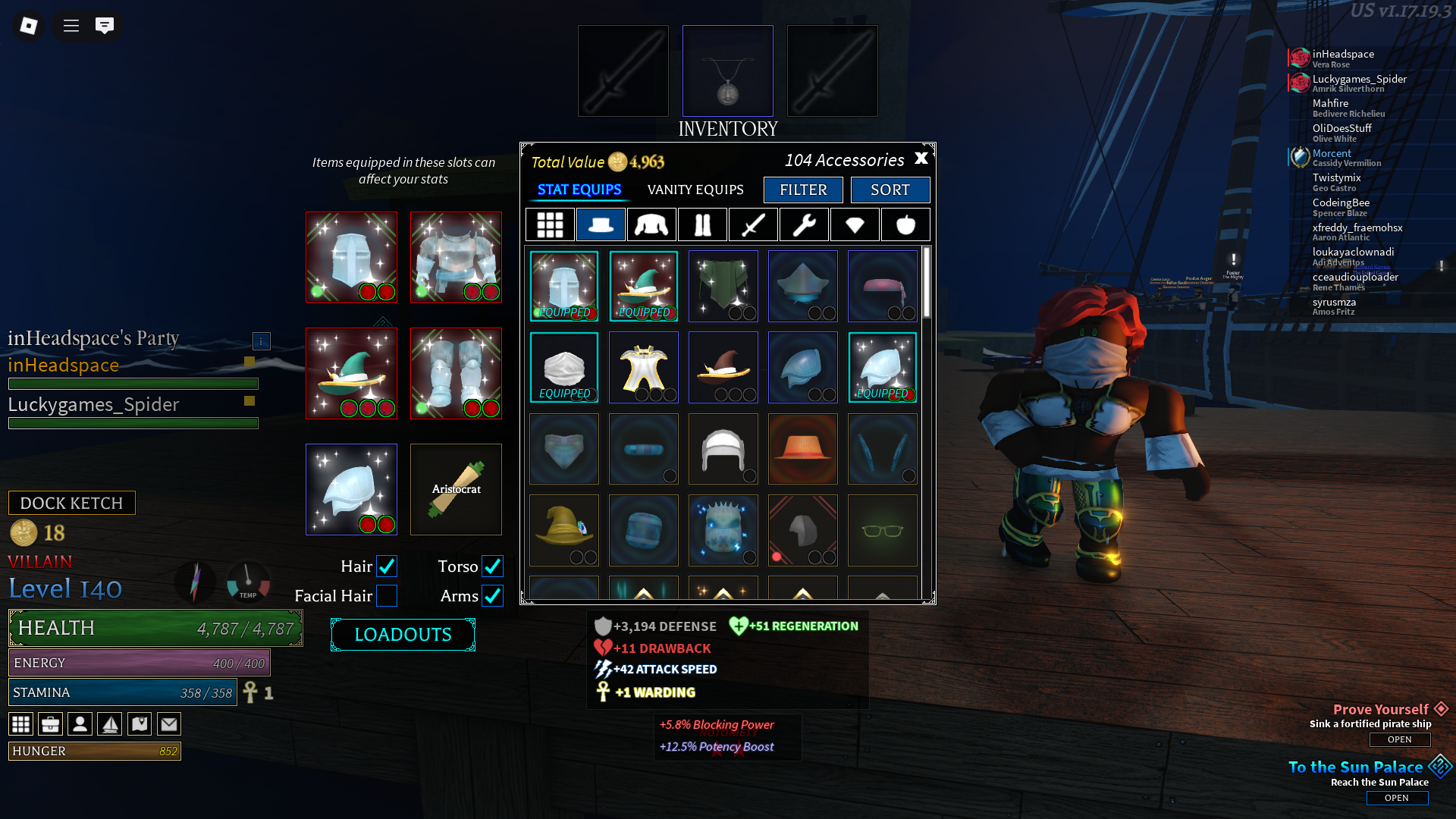The width and height of the screenshot is (1456, 819).
Task: Sort the accessories list
Action: pyautogui.click(x=890, y=190)
